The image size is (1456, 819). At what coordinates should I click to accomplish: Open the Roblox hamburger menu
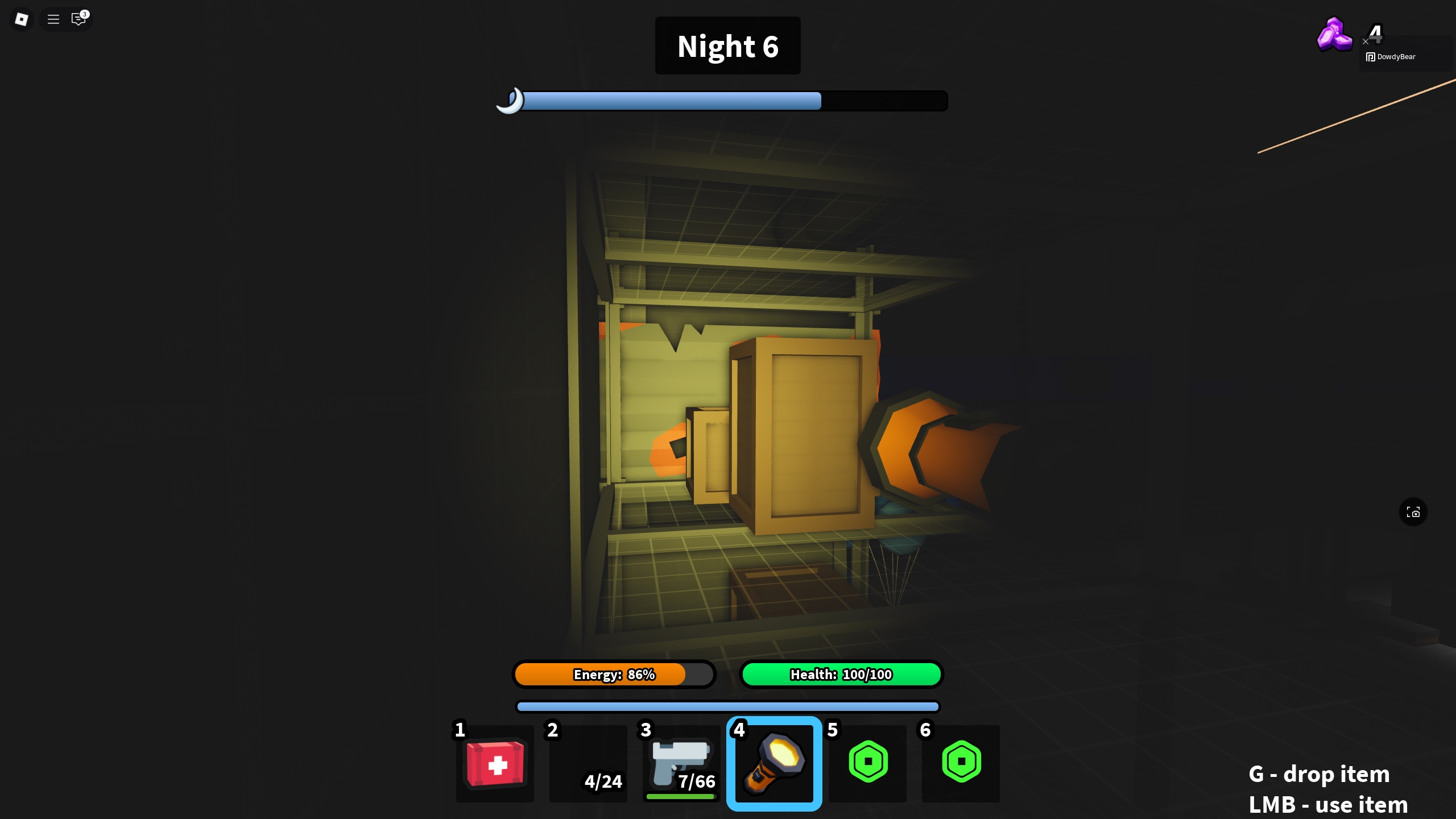tap(53, 19)
